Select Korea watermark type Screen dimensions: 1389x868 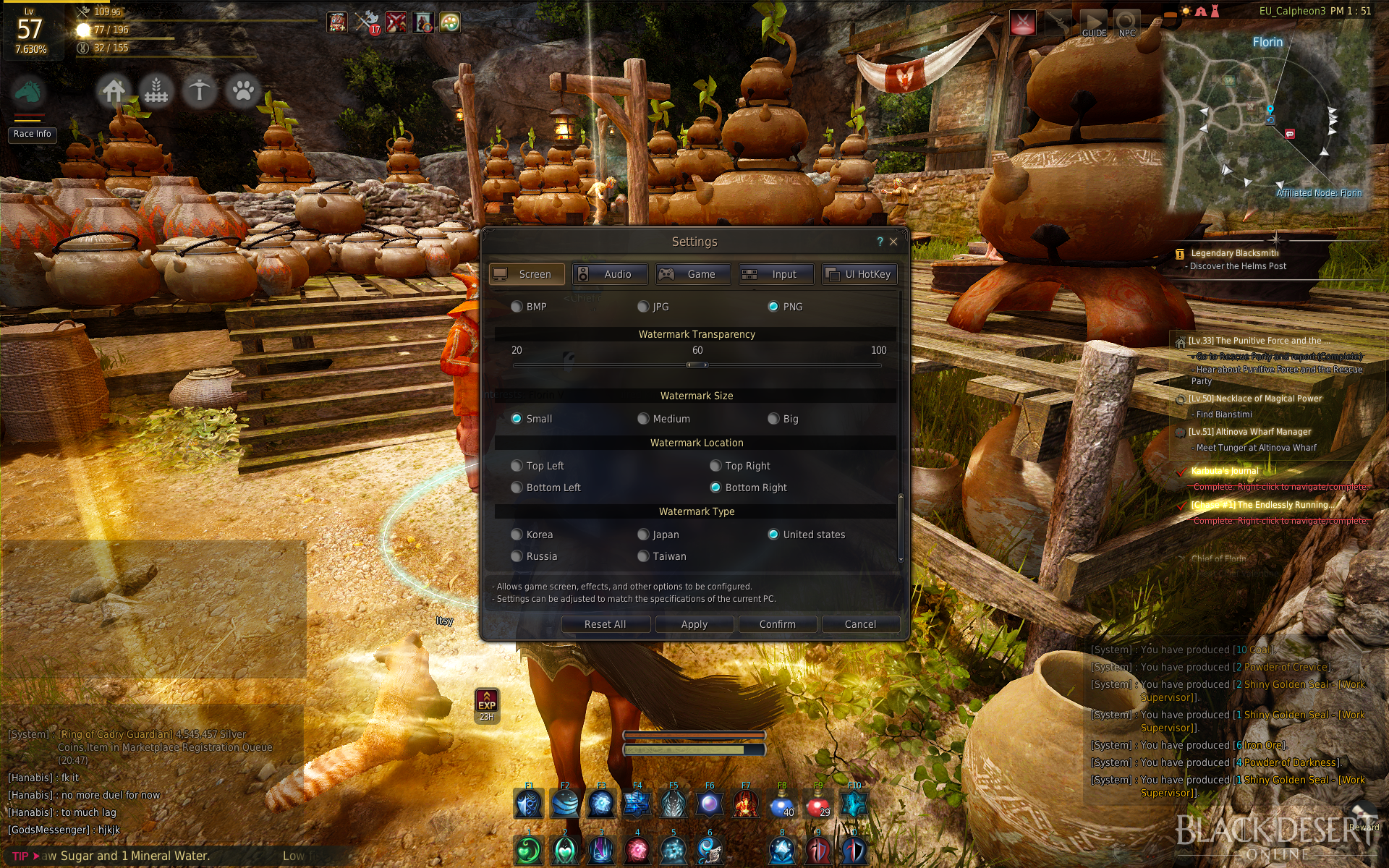point(517,535)
